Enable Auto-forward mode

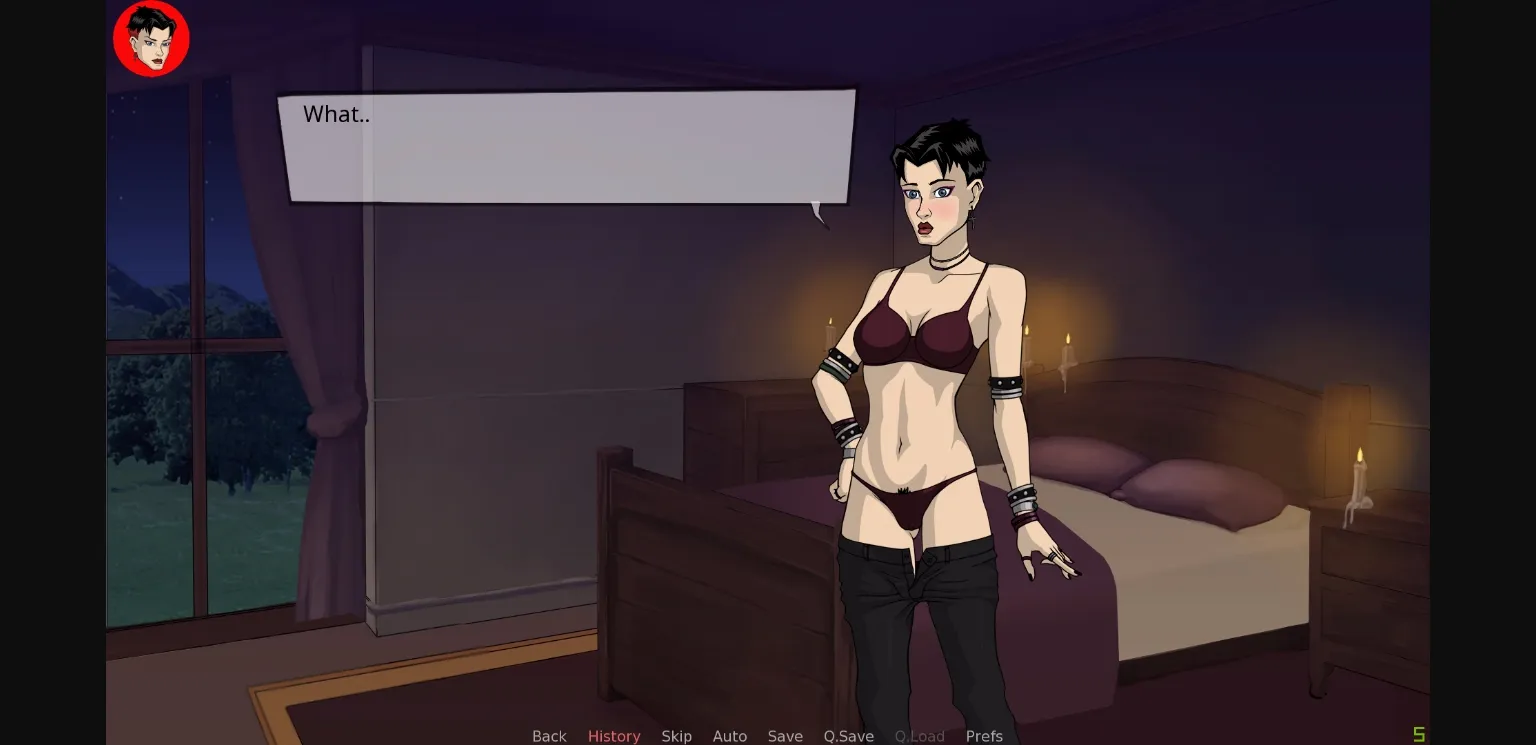(729, 736)
